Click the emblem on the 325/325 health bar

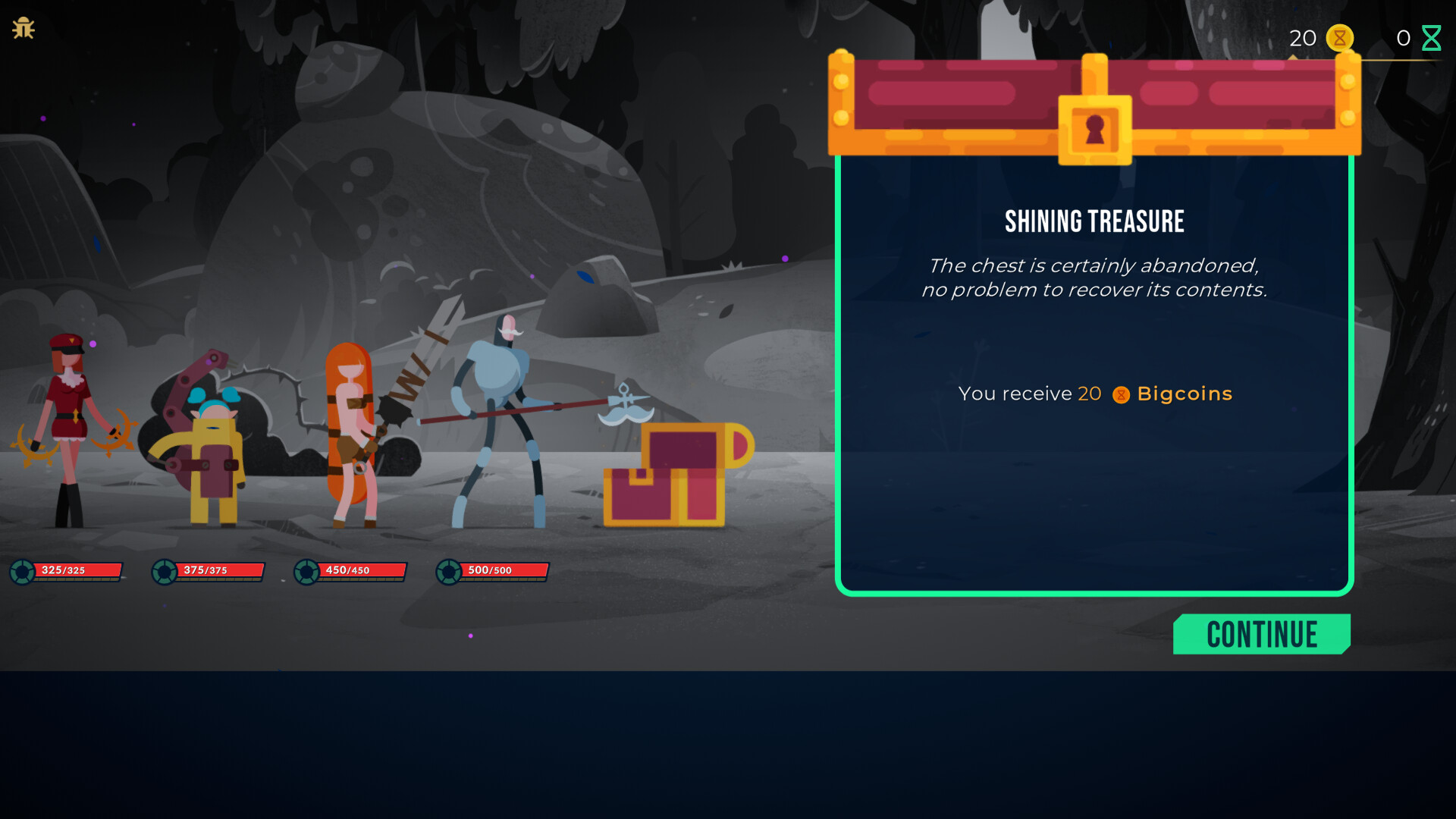tap(20, 571)
